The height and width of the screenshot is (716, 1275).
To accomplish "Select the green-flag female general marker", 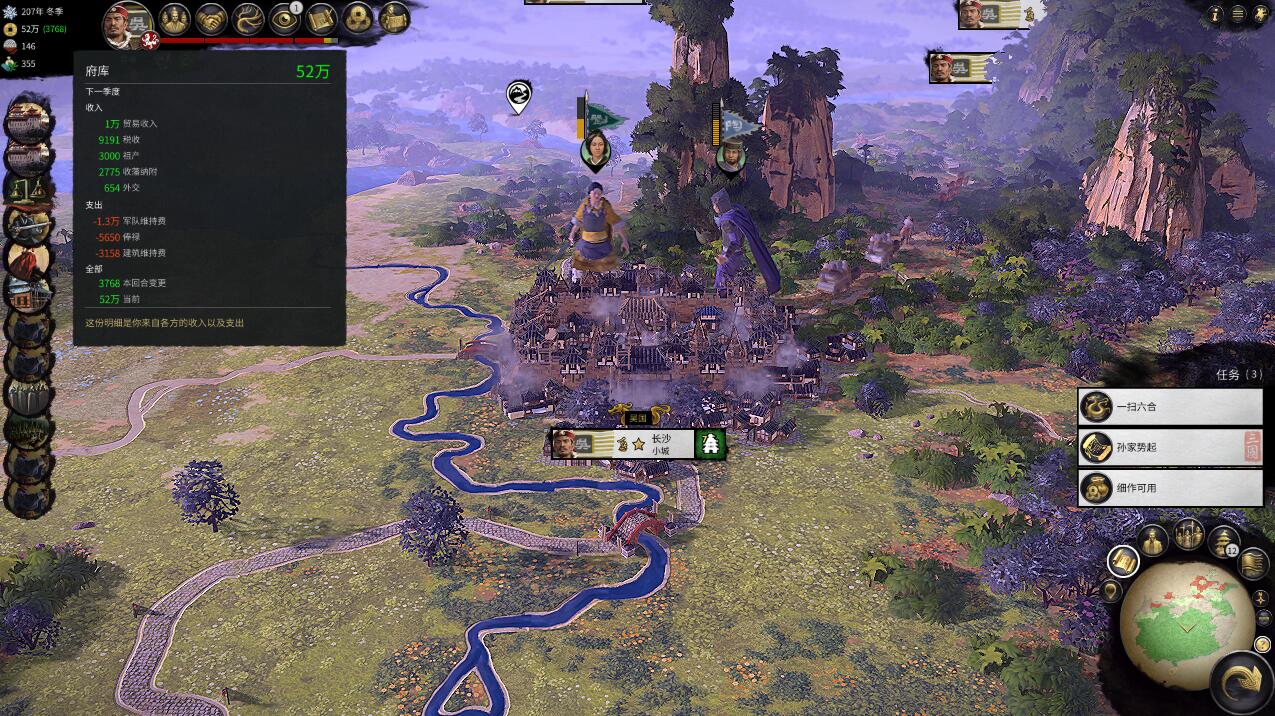I will click(x=596, y=150).
